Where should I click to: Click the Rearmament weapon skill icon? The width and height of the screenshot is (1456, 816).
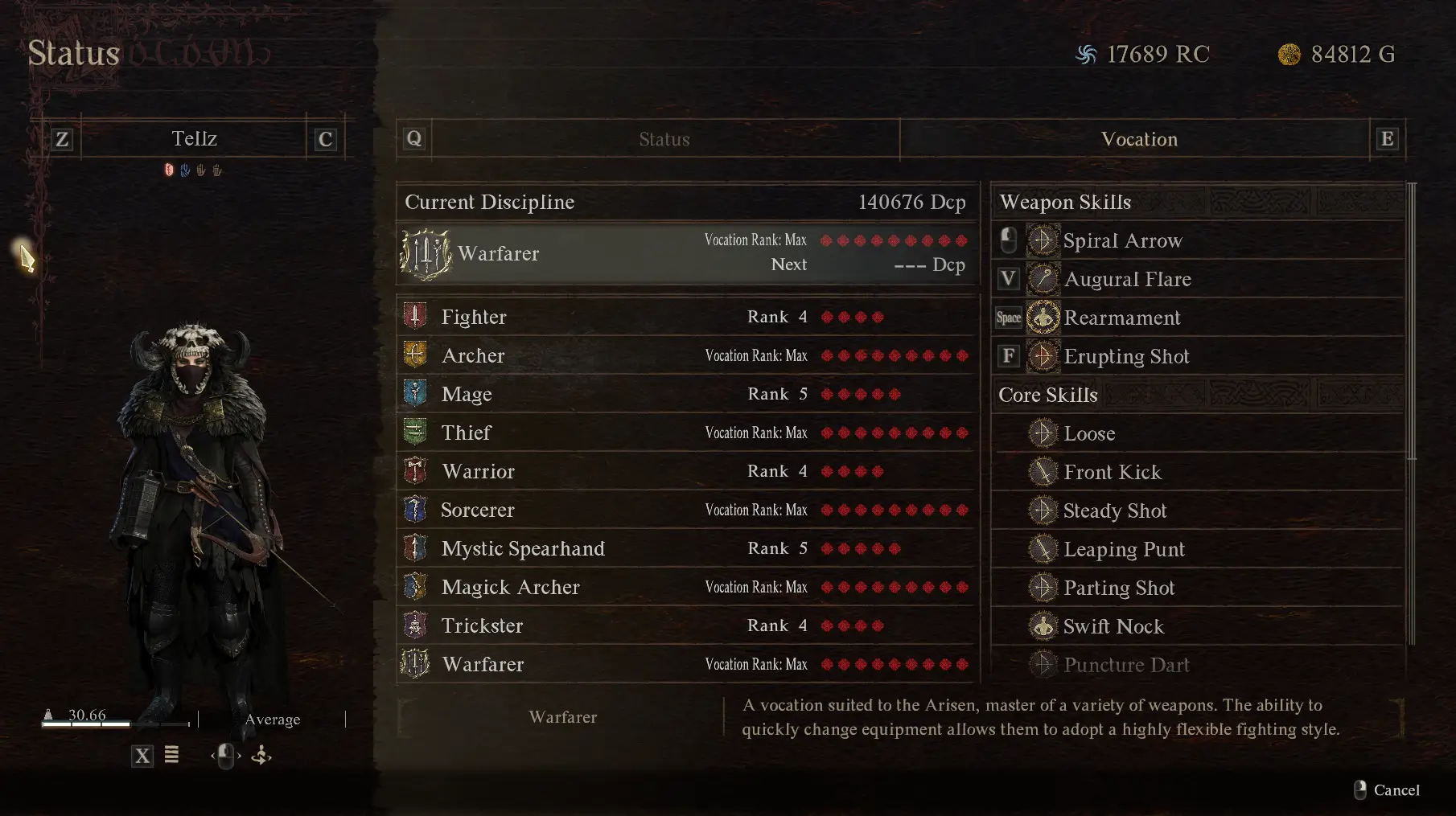coord(1043,317)
